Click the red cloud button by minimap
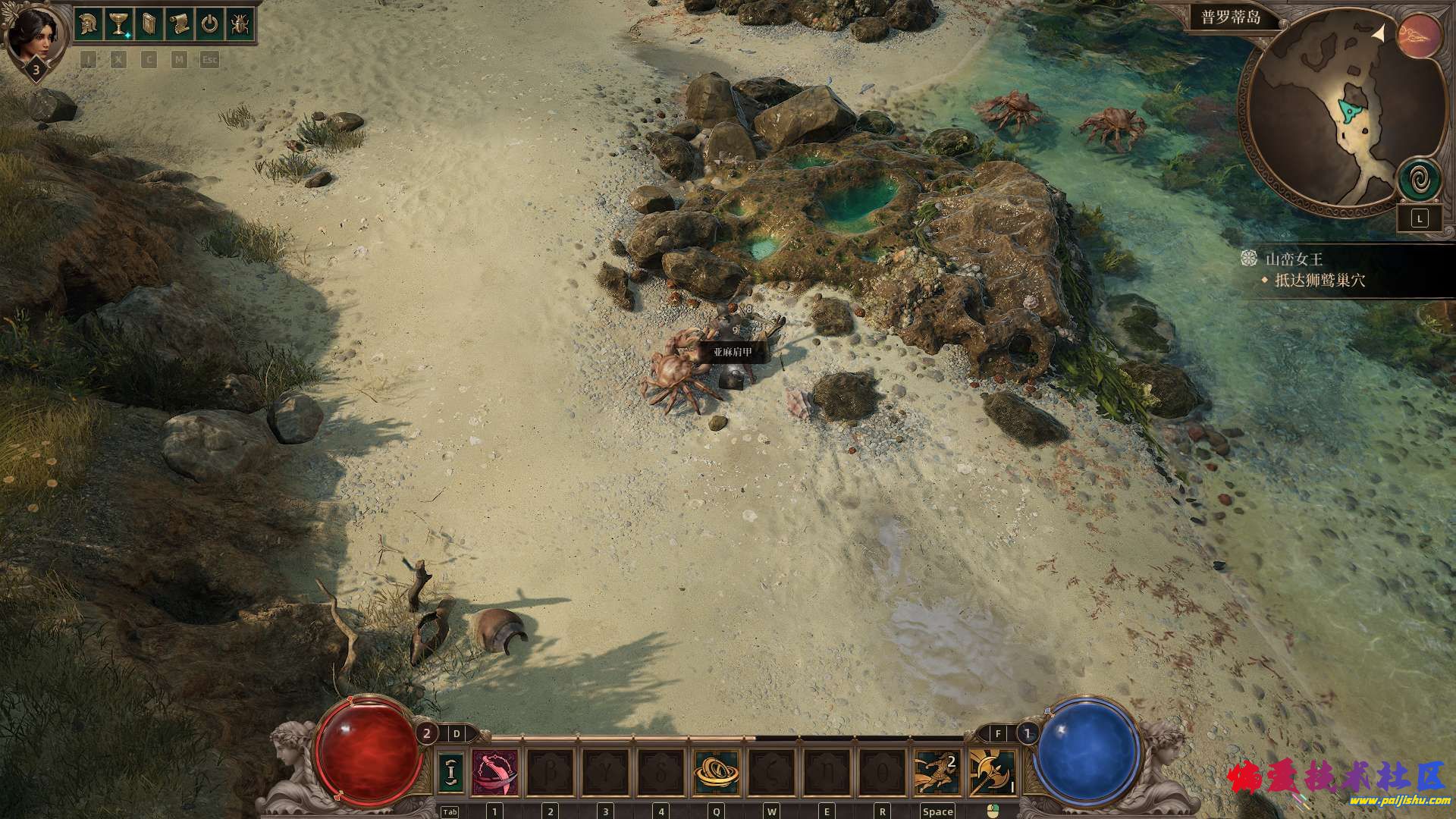The height and width of the screenshot is (819, 1456). (1420, 36)
